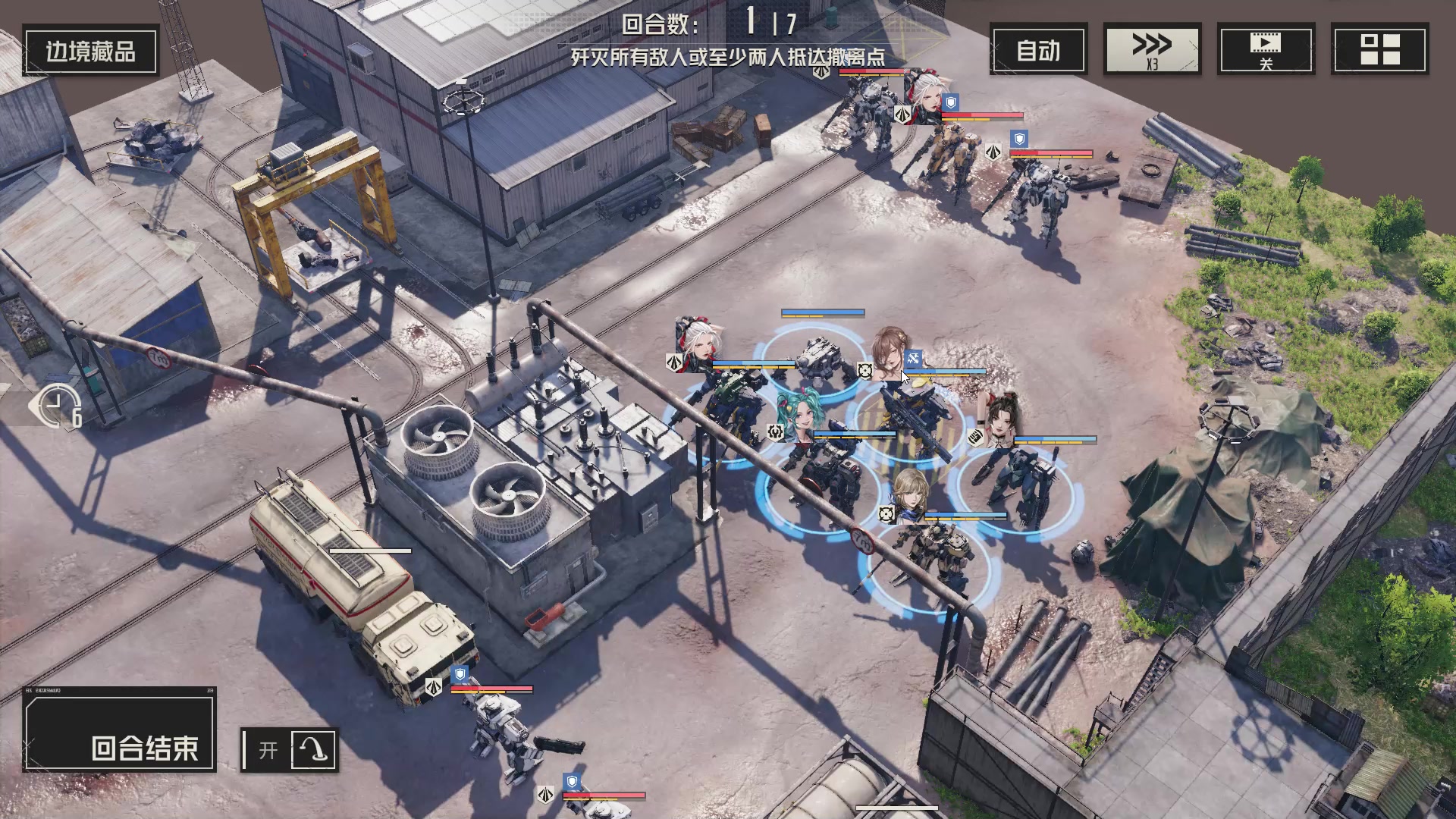Screen dimensions: 1456x819
Task: Choose the brown-haired pilot's unit portrait
Action: [x=890, y=352]
